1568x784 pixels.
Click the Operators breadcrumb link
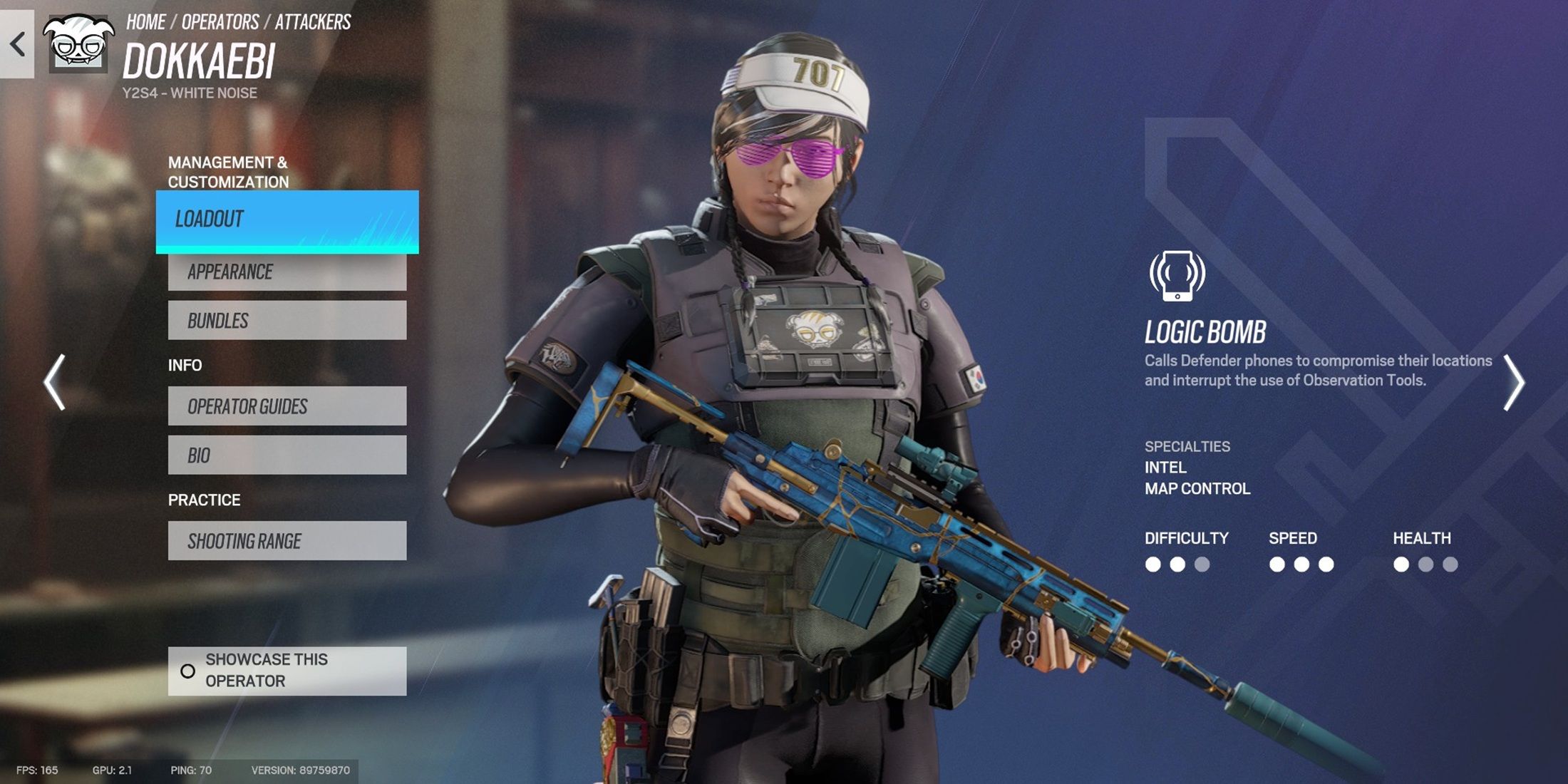pyautogui.click(x=220, y=22)
